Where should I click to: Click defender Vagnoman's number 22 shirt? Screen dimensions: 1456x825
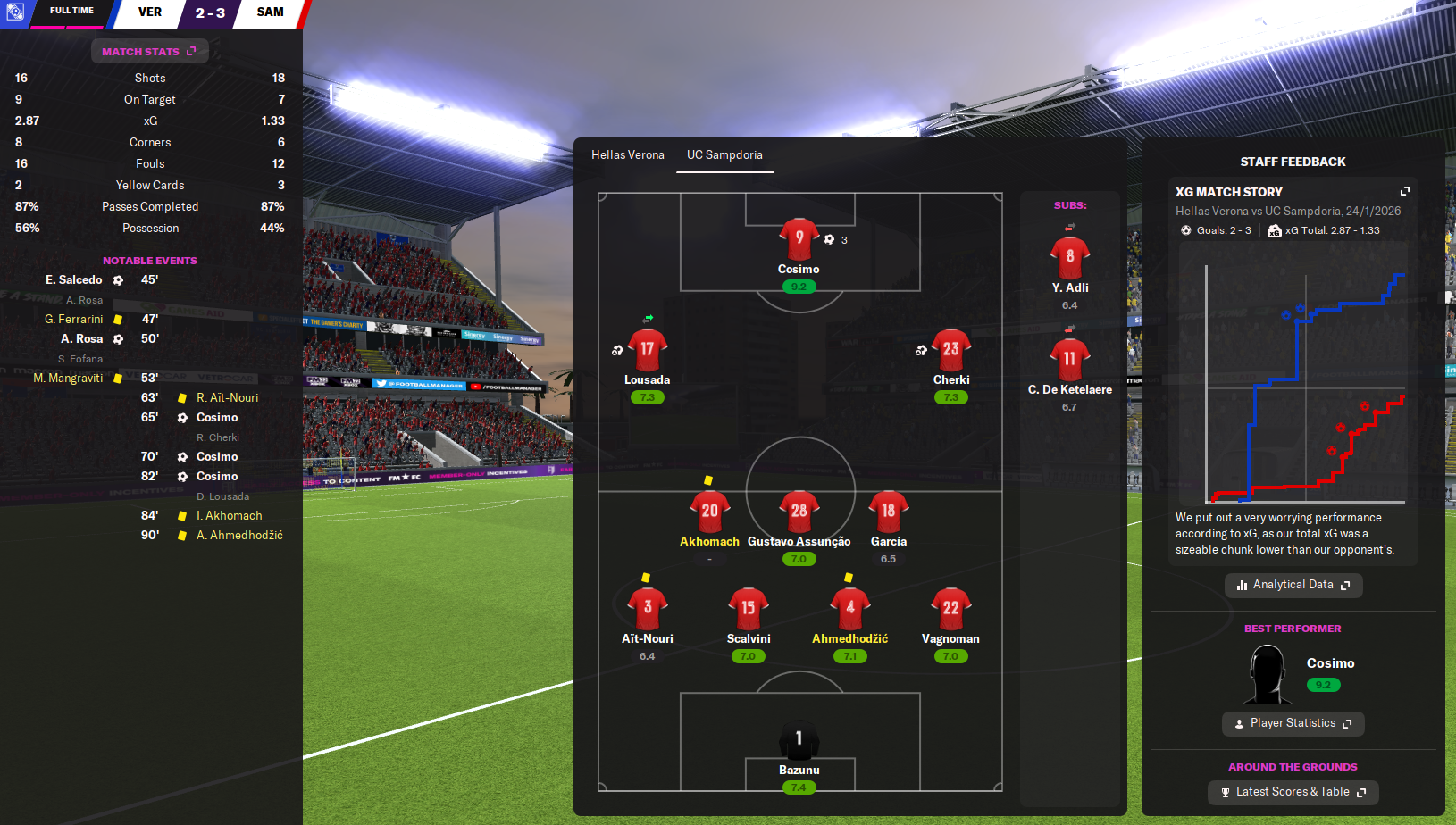950,609
